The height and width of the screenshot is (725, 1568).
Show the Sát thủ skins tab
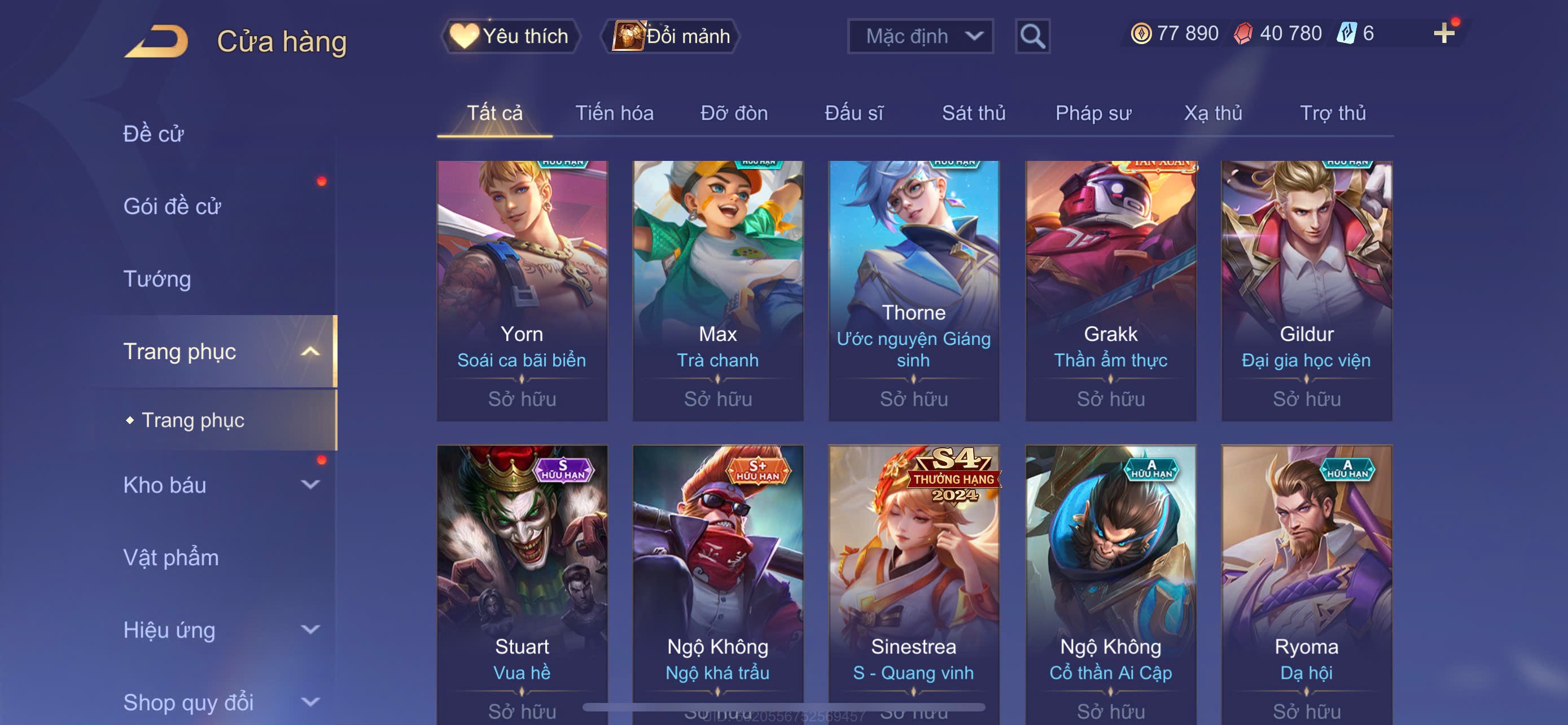[x=973, y=113]
